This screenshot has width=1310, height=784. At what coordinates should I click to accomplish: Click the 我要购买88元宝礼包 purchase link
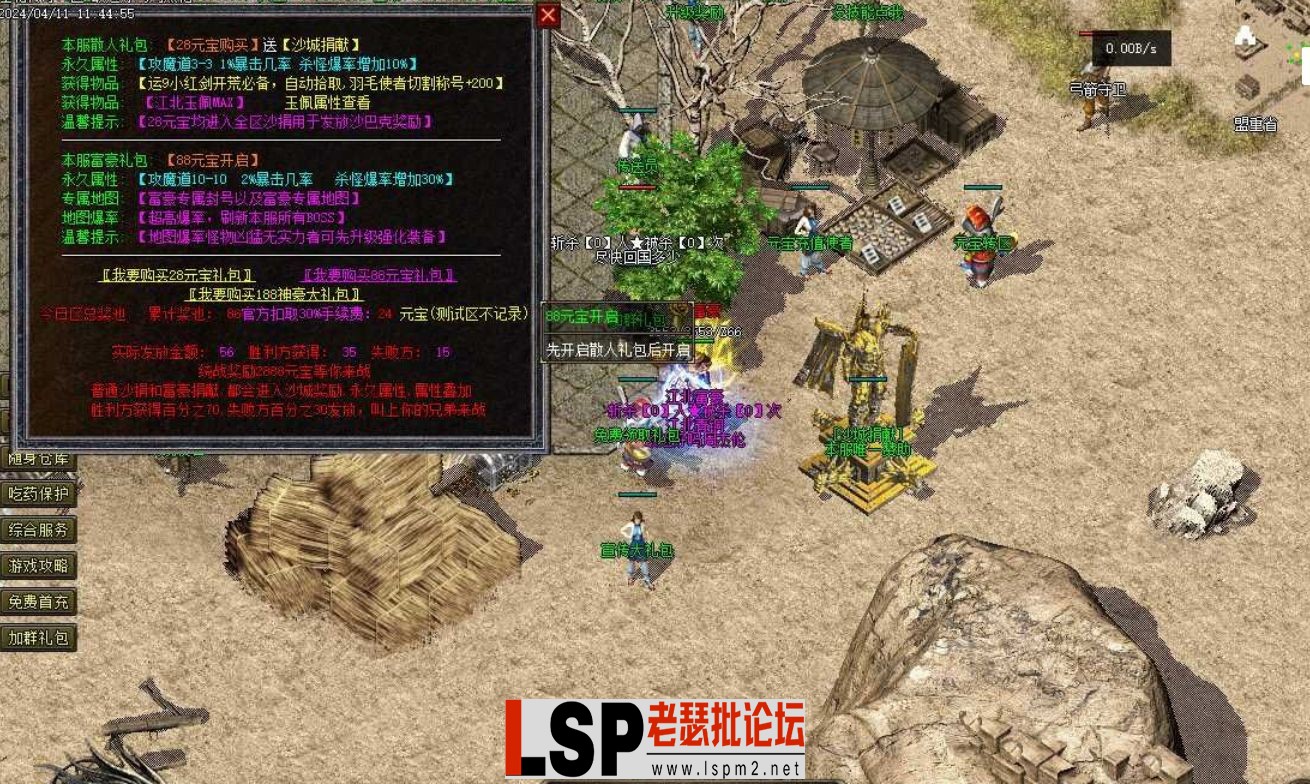[374, 272]
